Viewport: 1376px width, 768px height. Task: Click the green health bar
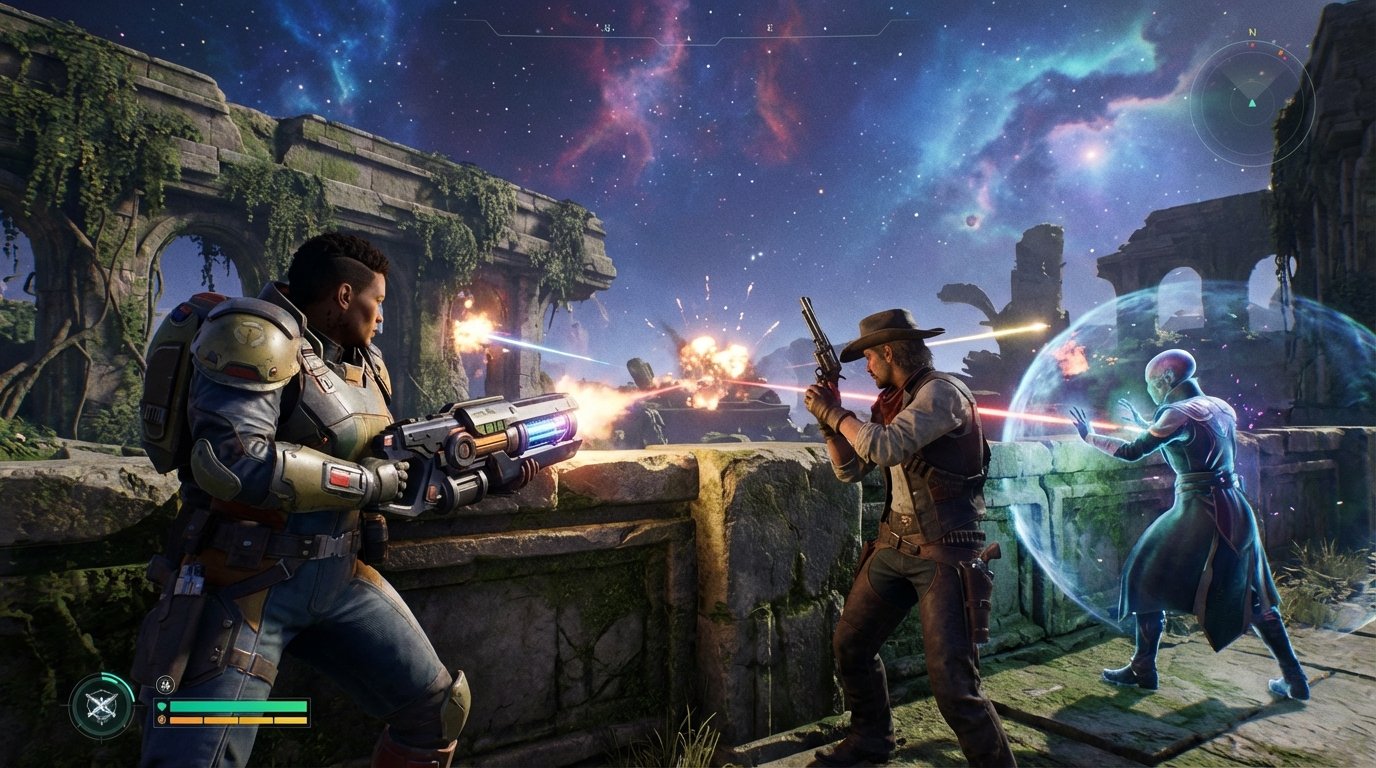click(238, 706)
